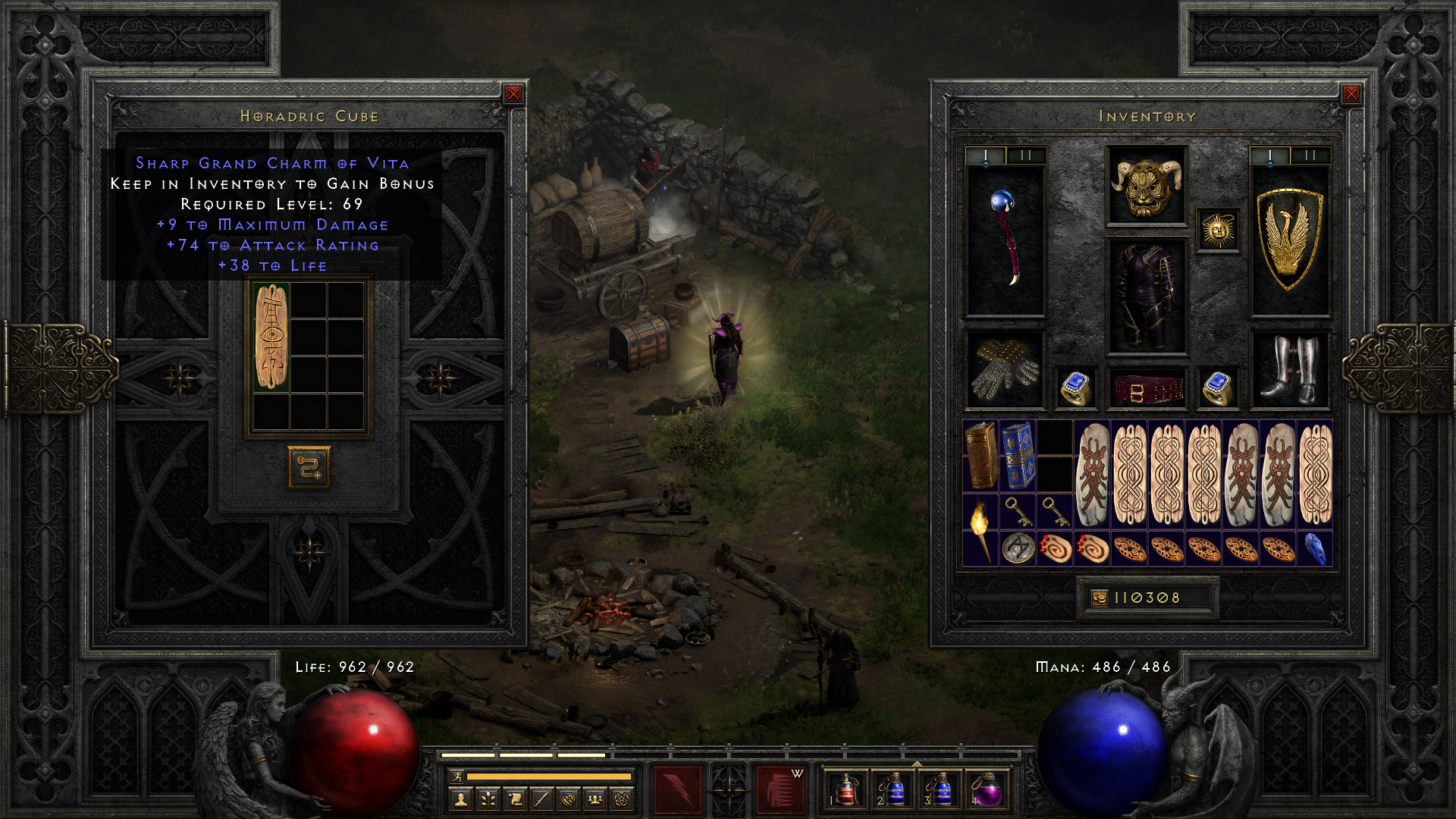
Task: Select the equipped chain gloves
Action: pos(1005,370)
